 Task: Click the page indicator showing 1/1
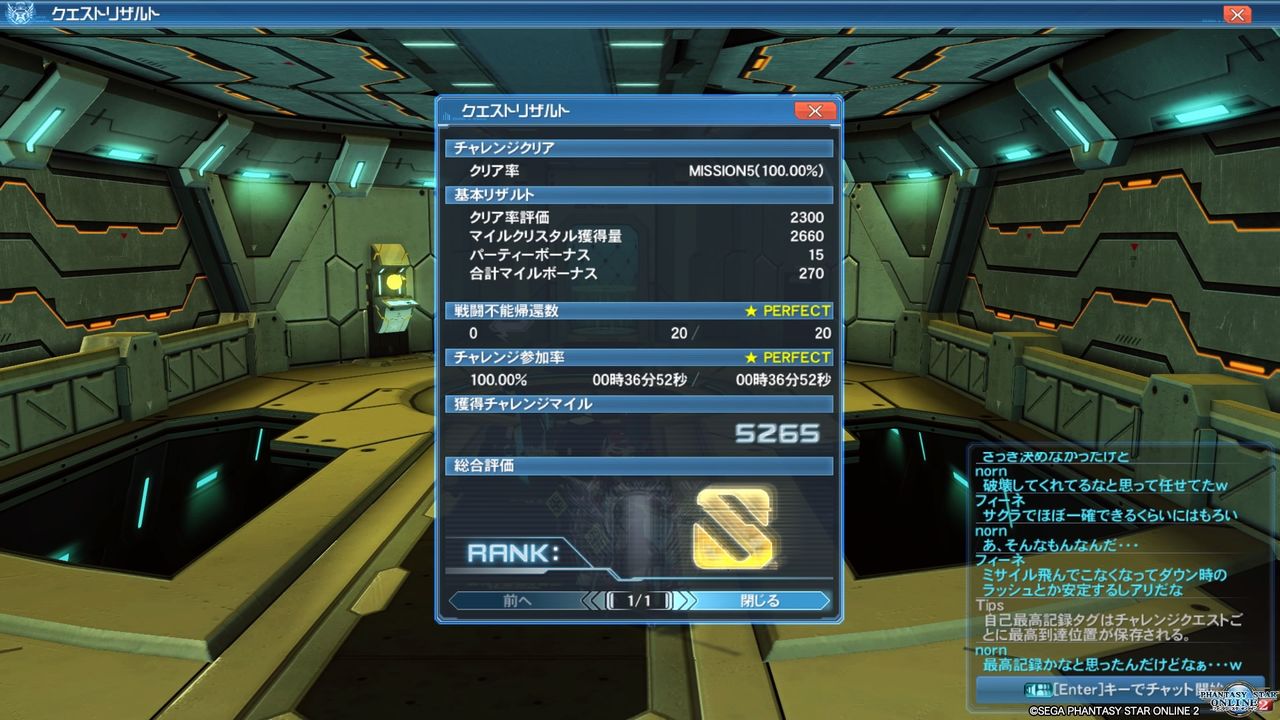click(640, 601)
